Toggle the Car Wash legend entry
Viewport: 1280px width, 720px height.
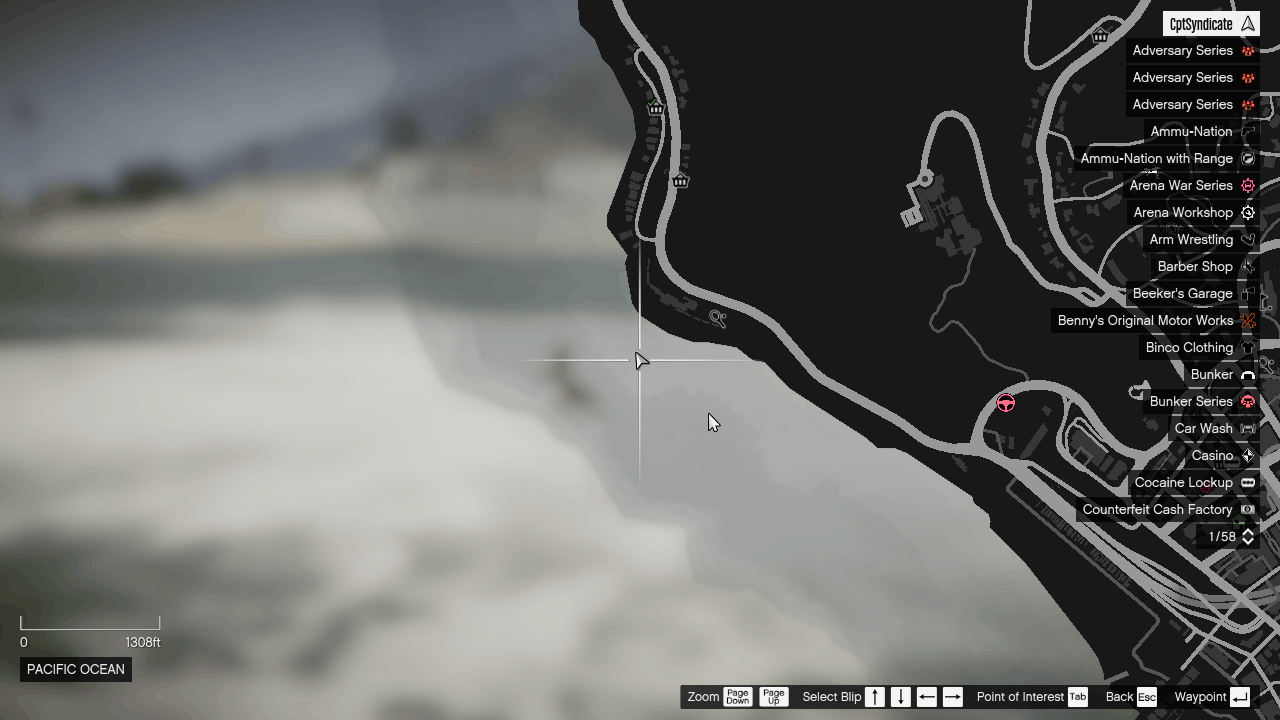coord(1204,428)
